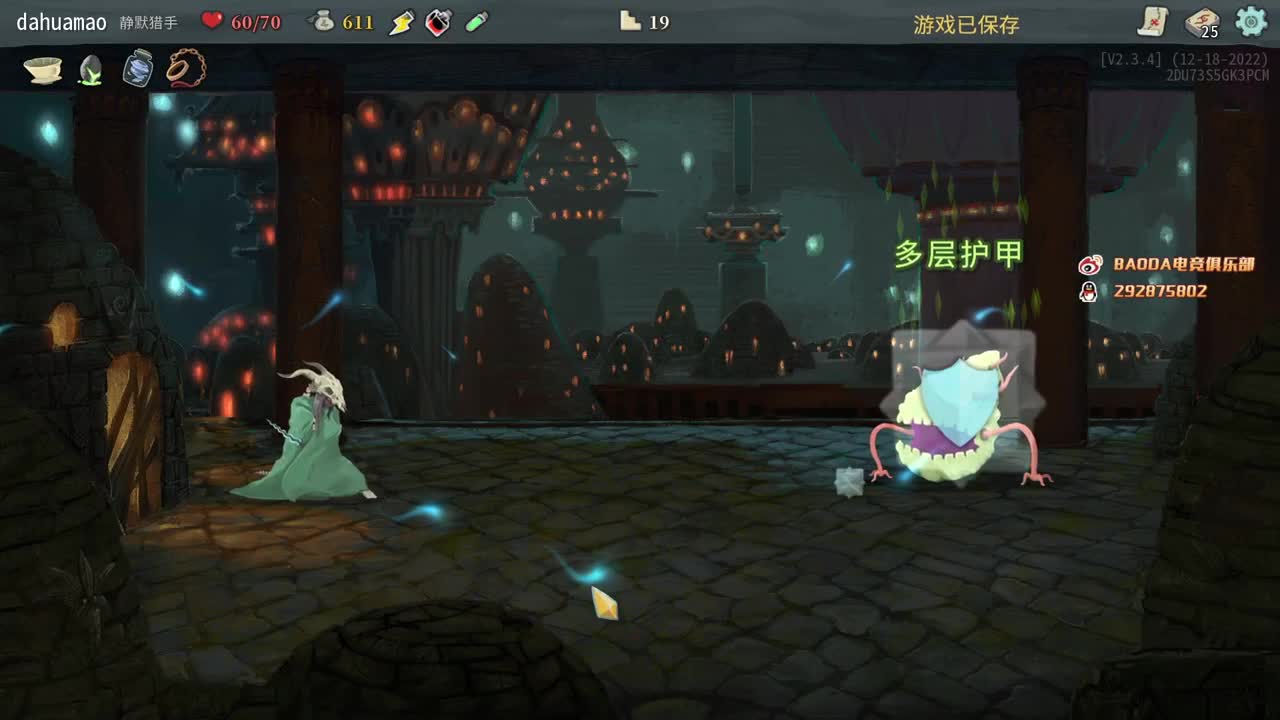Click the heart health icon
The width and height of the screenshot is (1280, 720).
(x=211, y=21)
